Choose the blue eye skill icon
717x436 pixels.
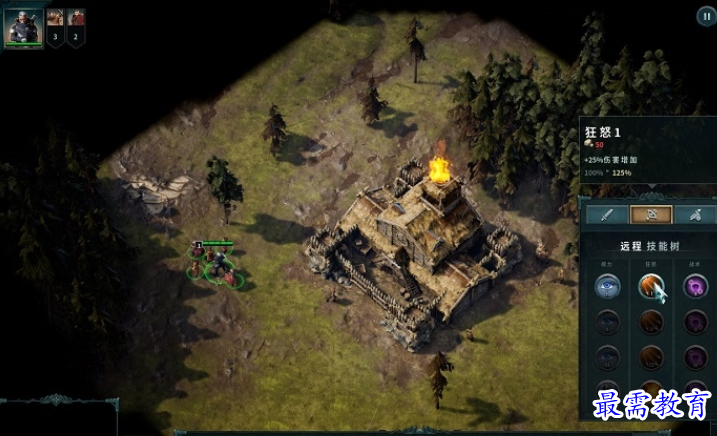pyautogui.click(x=606, y=286)
